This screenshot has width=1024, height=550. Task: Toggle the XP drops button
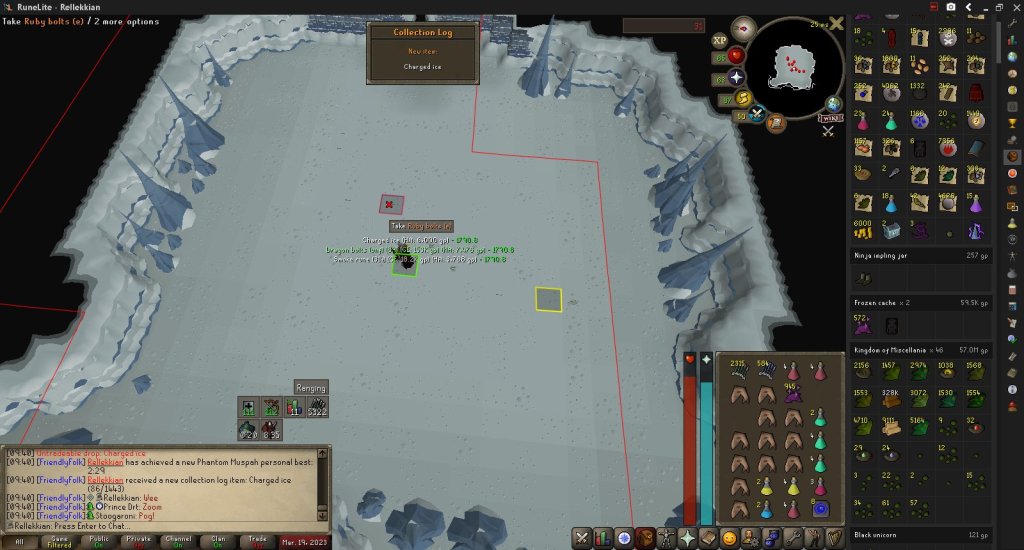coord(719,40)
